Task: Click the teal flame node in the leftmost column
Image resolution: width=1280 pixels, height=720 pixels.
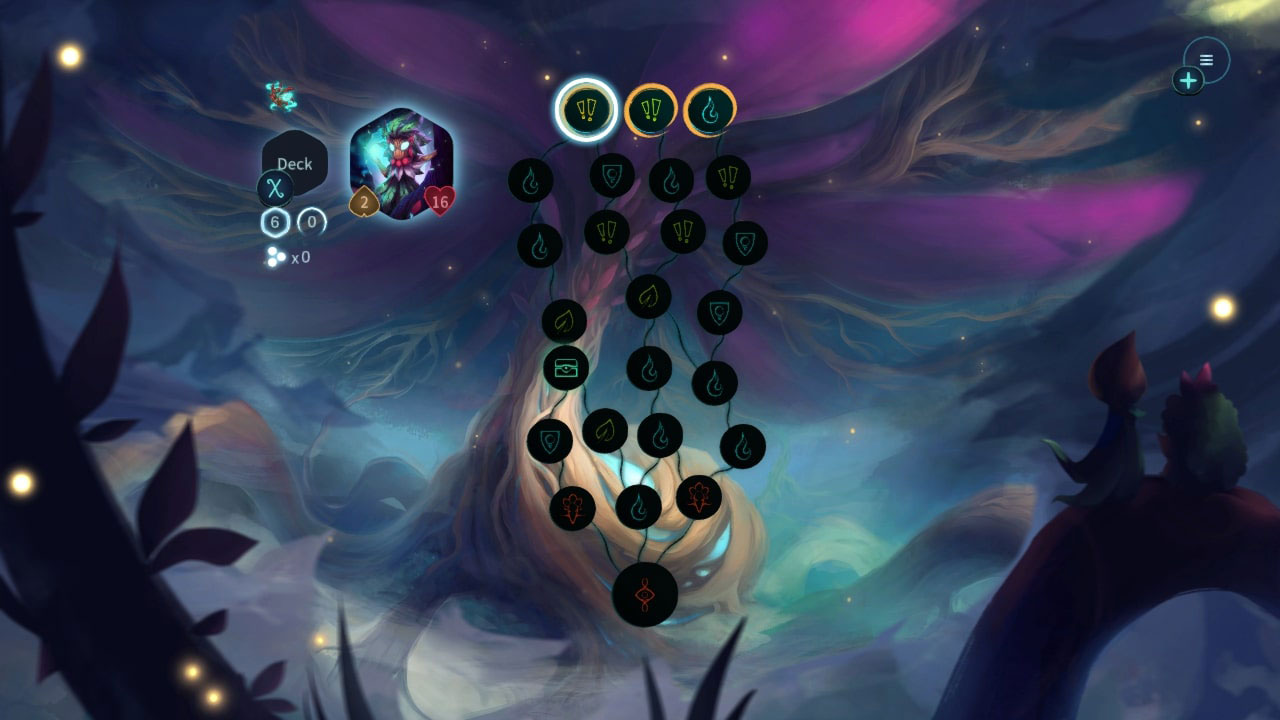Action: (532, 180)
